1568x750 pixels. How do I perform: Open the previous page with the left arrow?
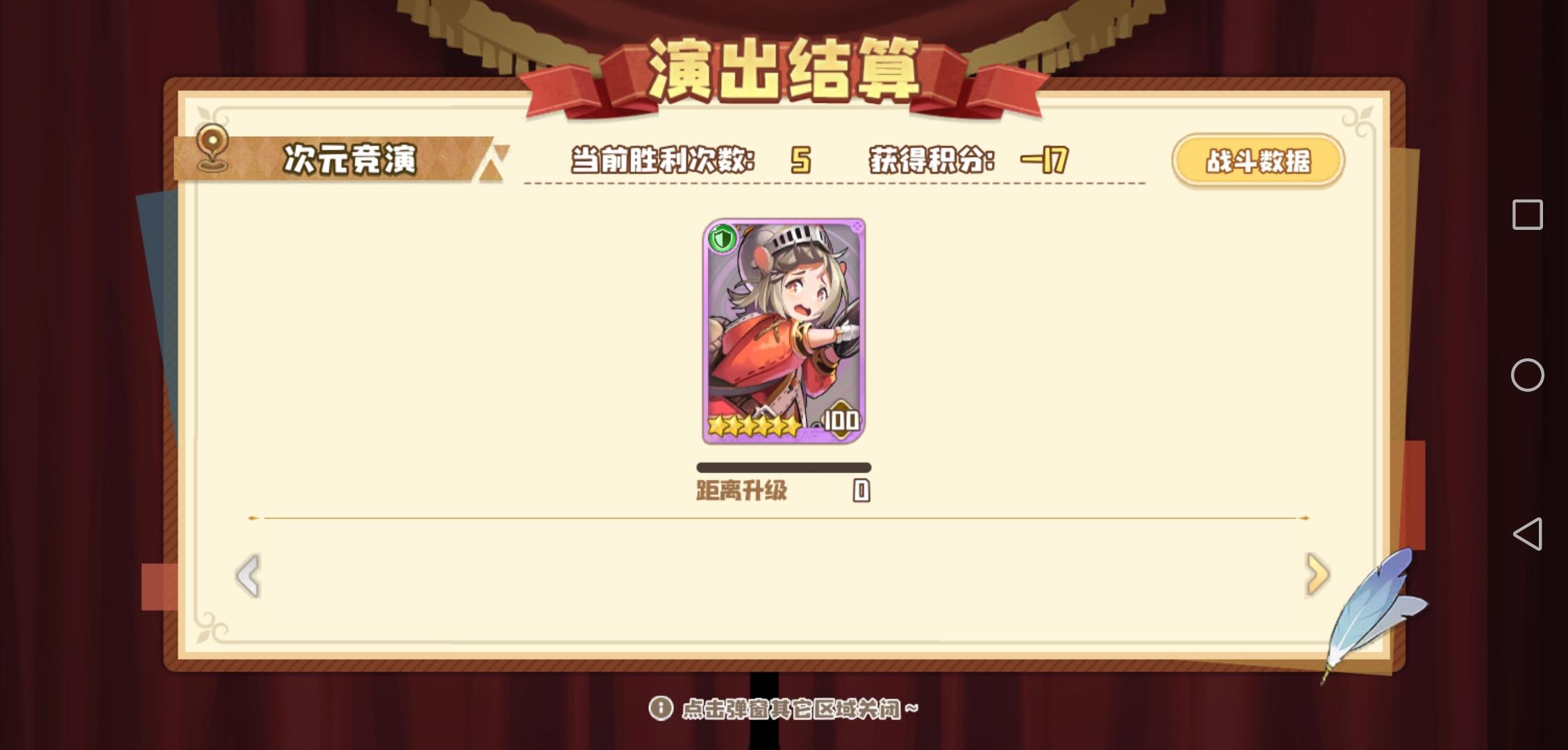point(246,576)
